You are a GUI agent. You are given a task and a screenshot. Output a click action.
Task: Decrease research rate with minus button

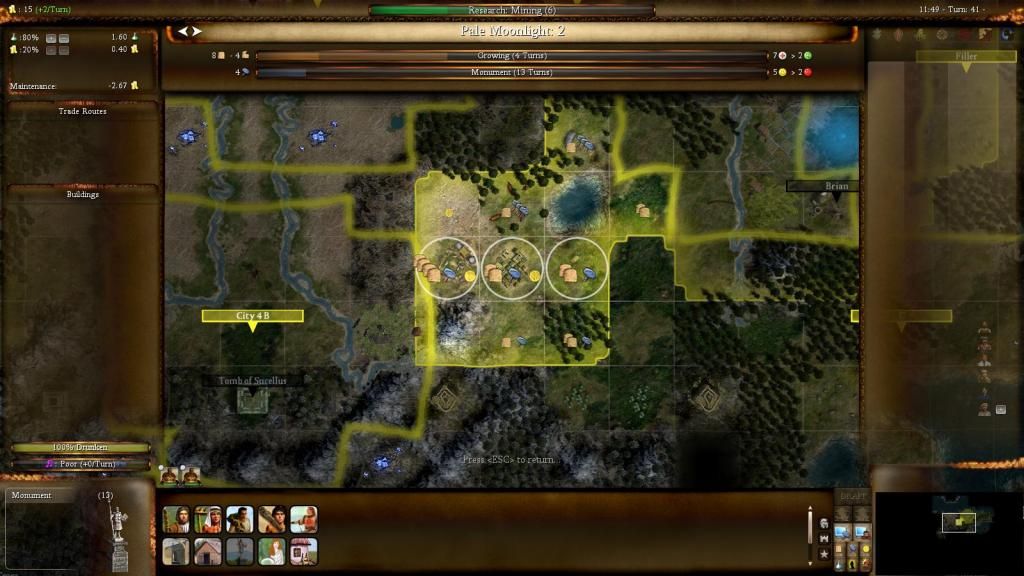[63, 38]
